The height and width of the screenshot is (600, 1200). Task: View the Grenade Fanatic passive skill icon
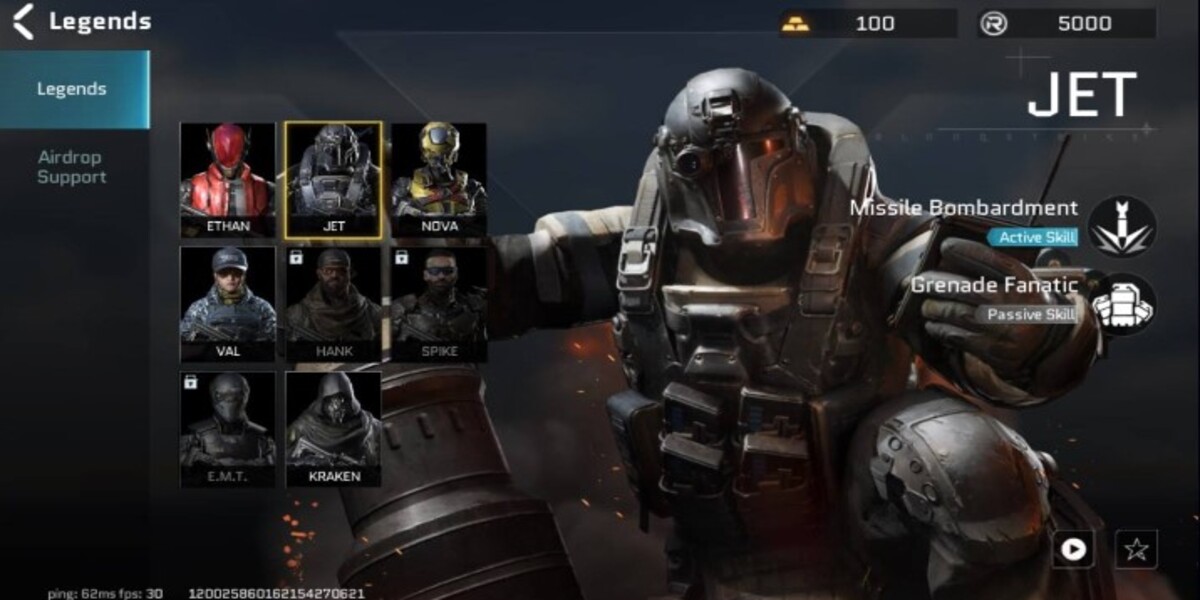(x=1122, y=304)
